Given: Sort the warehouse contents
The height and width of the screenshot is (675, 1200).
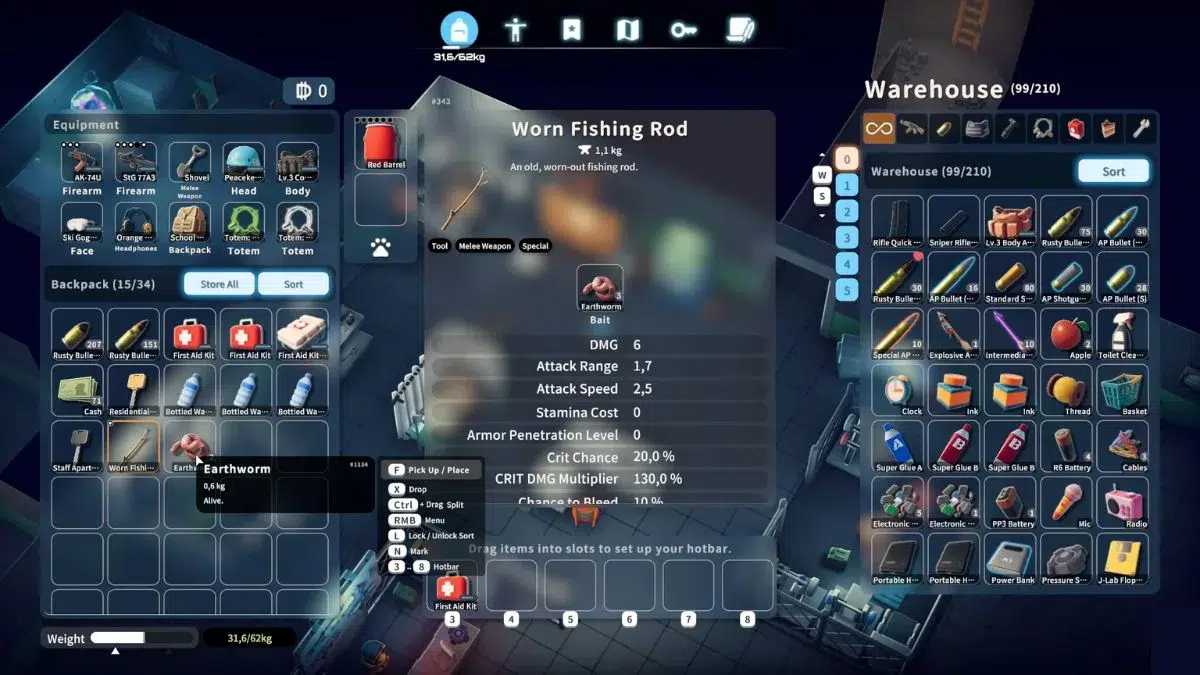Looking at the screenshot, I should [1113, 172].
